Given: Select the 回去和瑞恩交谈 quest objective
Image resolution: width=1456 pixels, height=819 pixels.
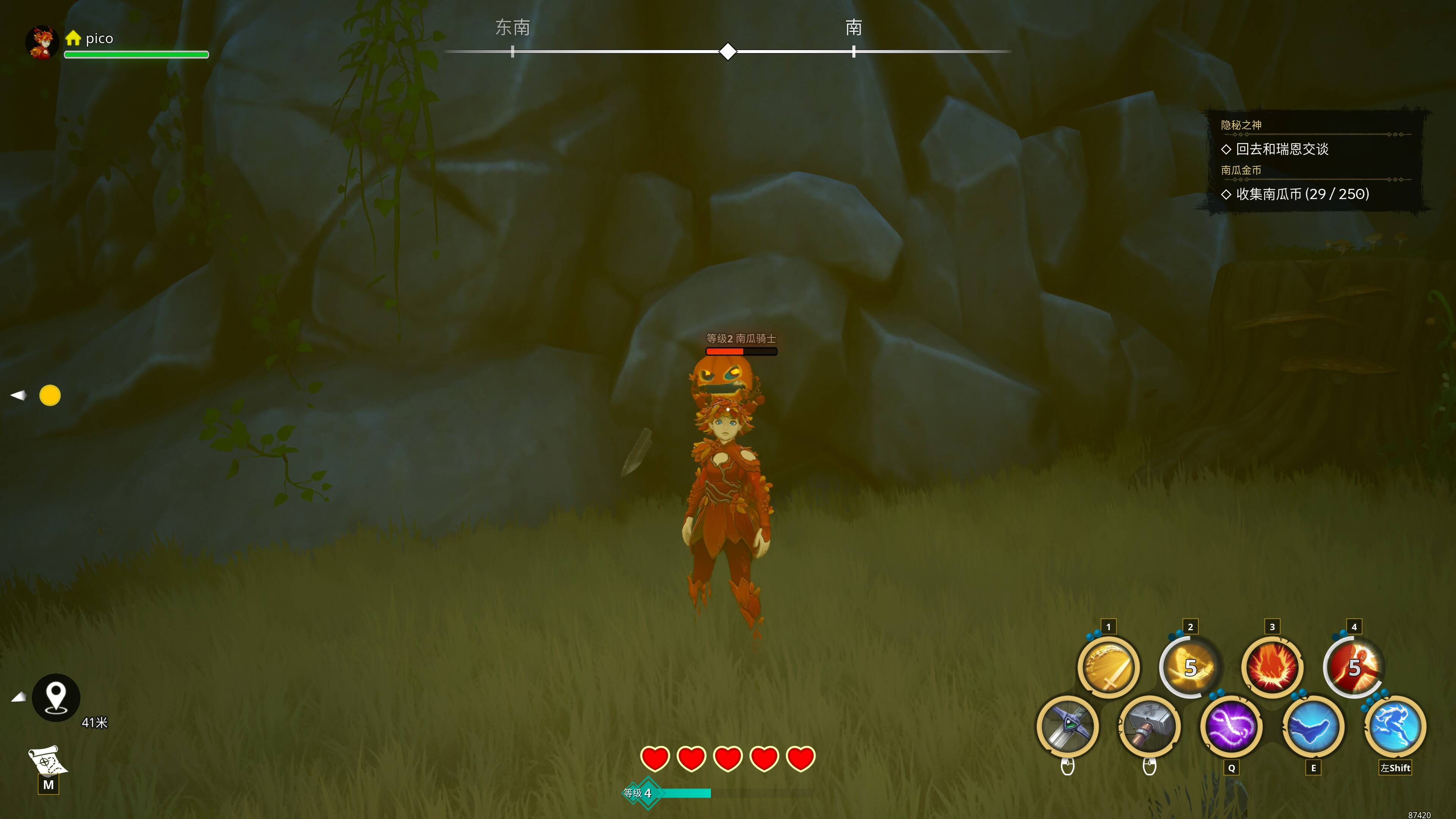Looking at the screenshot, I should tap(1282, 149).
